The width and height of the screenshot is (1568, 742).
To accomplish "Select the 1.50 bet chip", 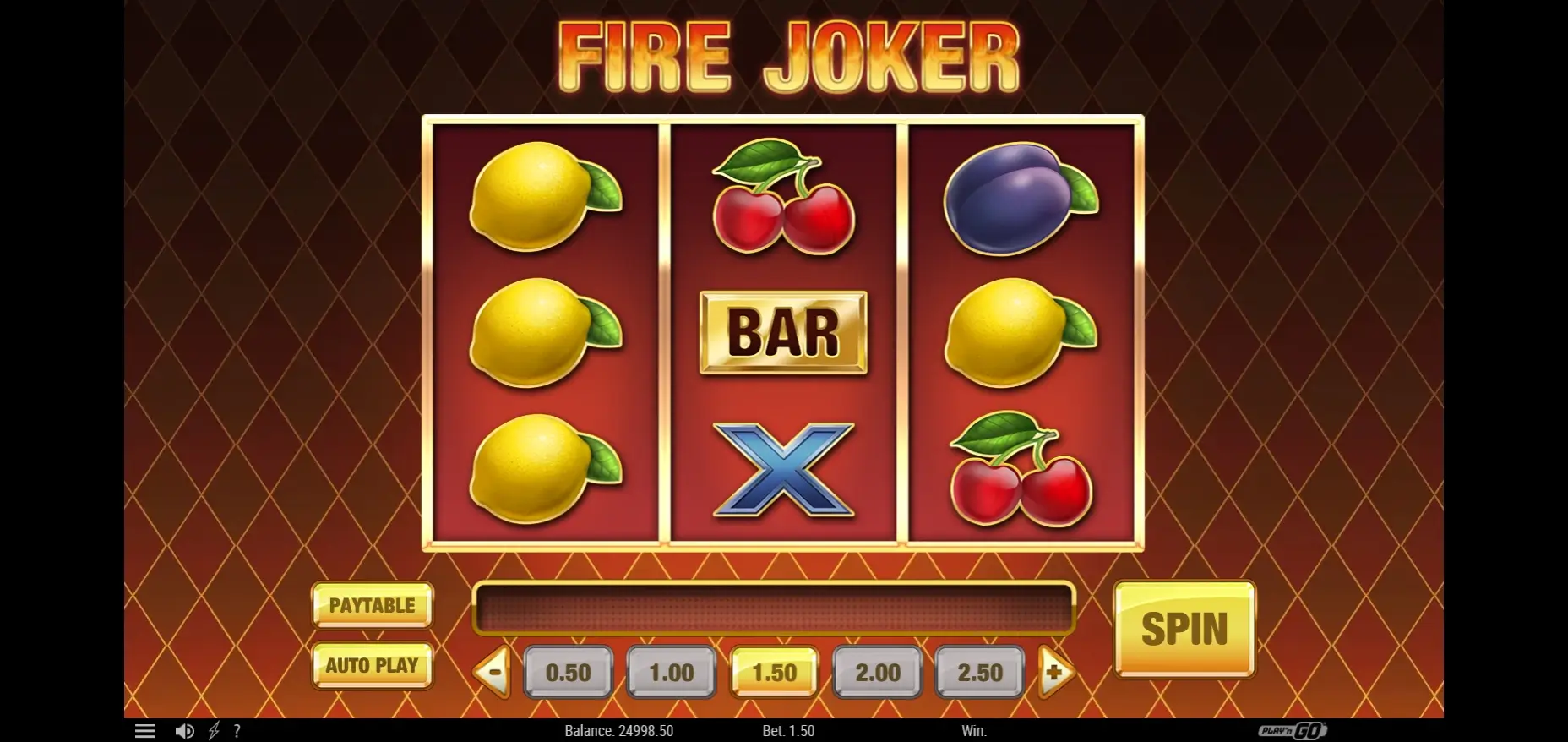I will pyautogui.click(x=774, y=672).
